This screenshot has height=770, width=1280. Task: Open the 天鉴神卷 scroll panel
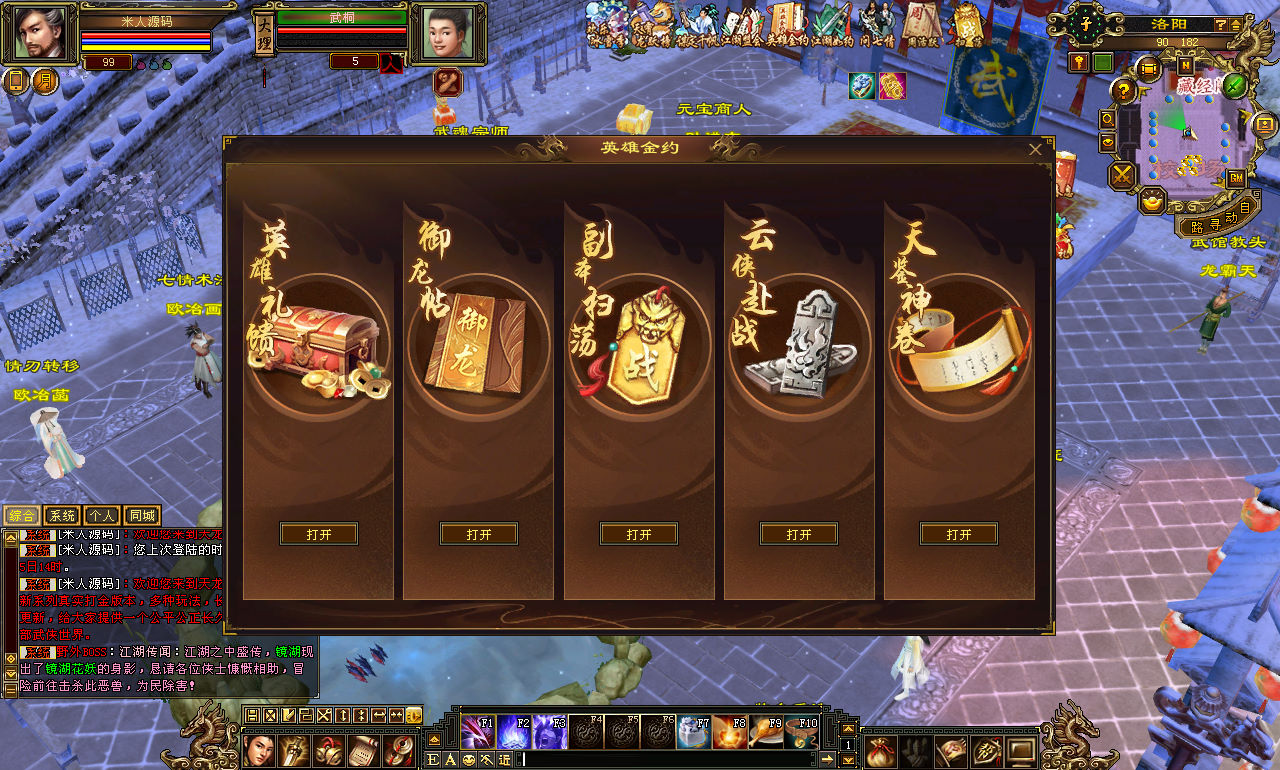click(959, 534)
